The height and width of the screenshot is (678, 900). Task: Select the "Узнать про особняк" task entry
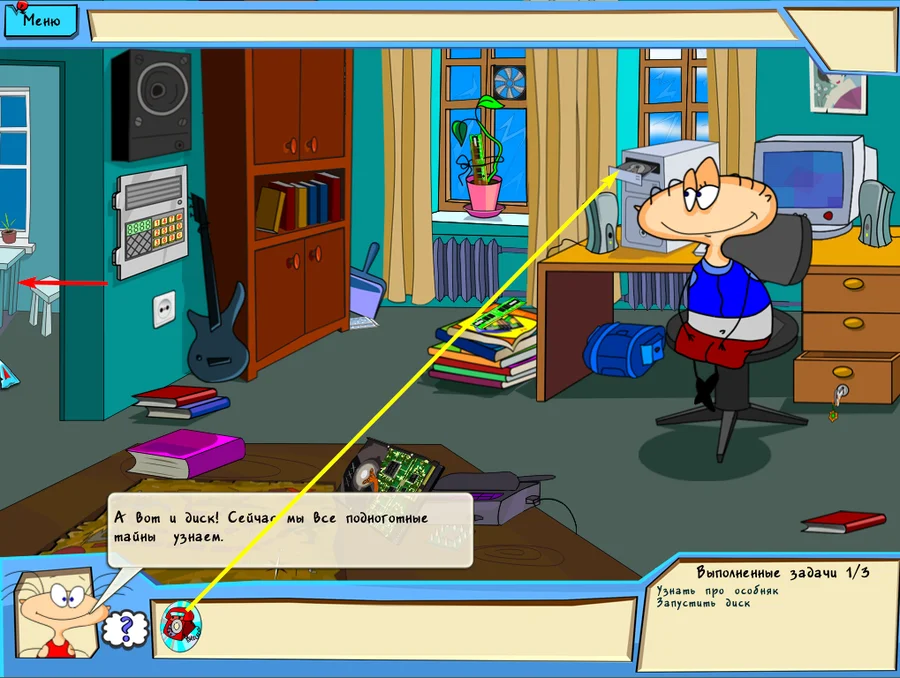[x=717, y=590]
